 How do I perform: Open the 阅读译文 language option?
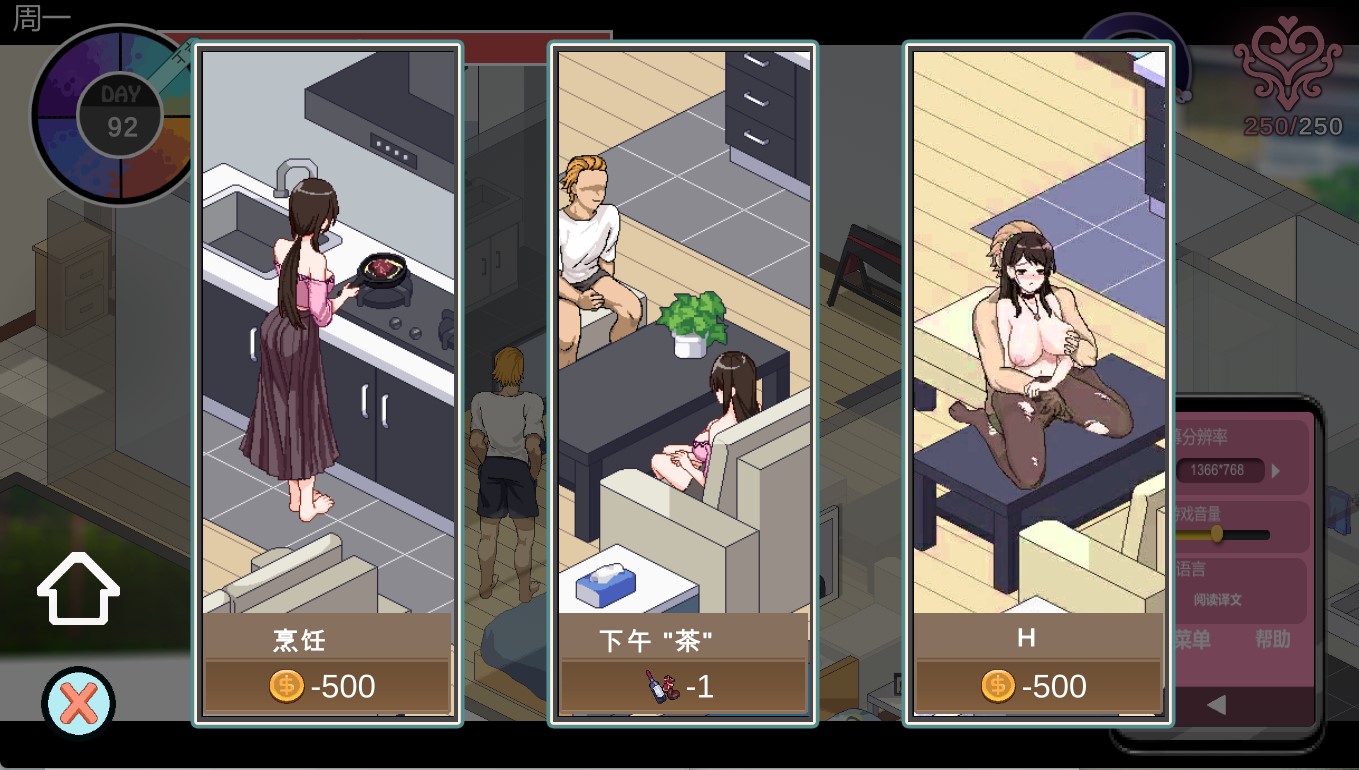tap(1218, 600)
